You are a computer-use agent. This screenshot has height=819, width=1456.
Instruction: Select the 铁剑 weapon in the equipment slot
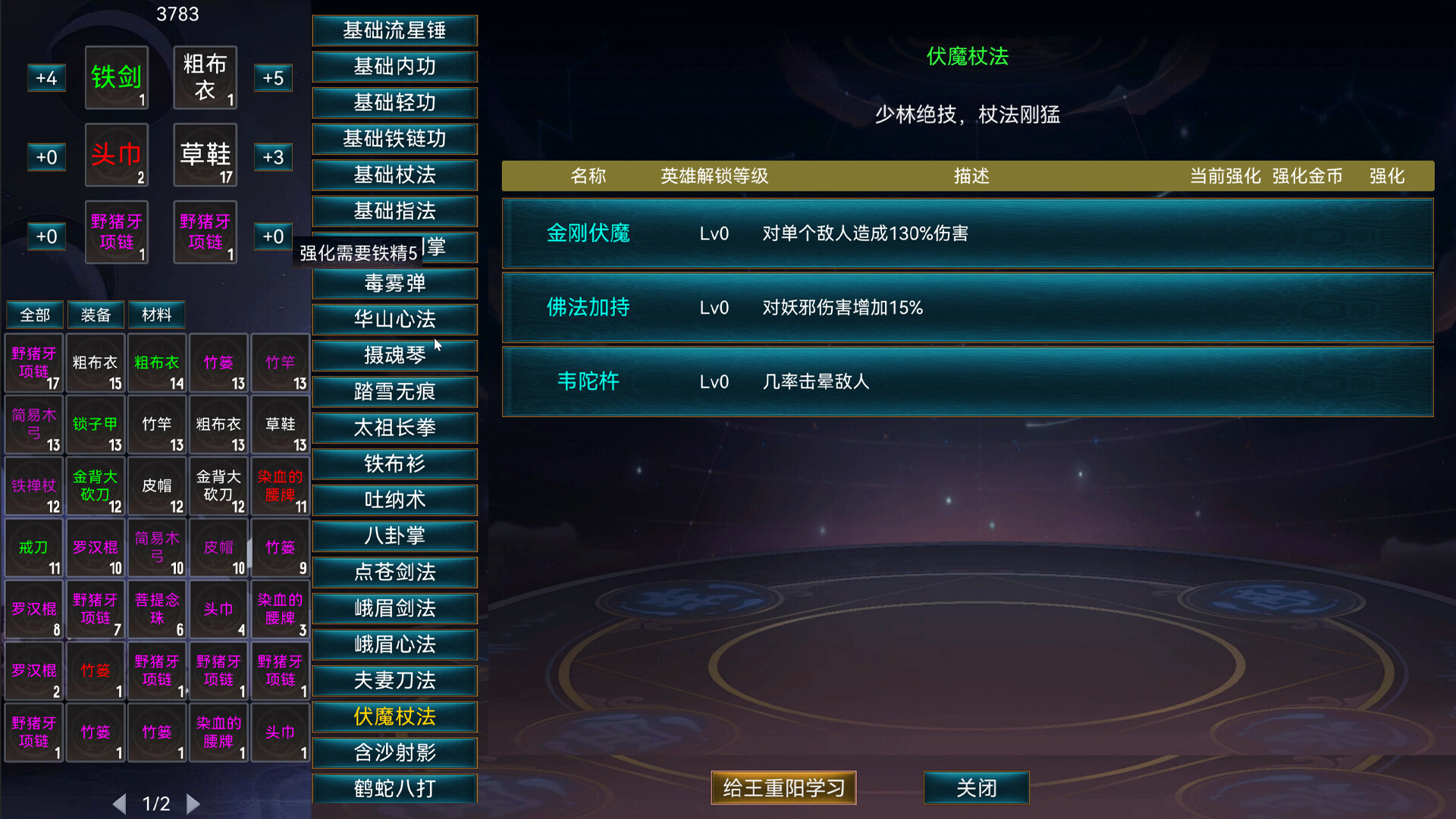[116, 77]
